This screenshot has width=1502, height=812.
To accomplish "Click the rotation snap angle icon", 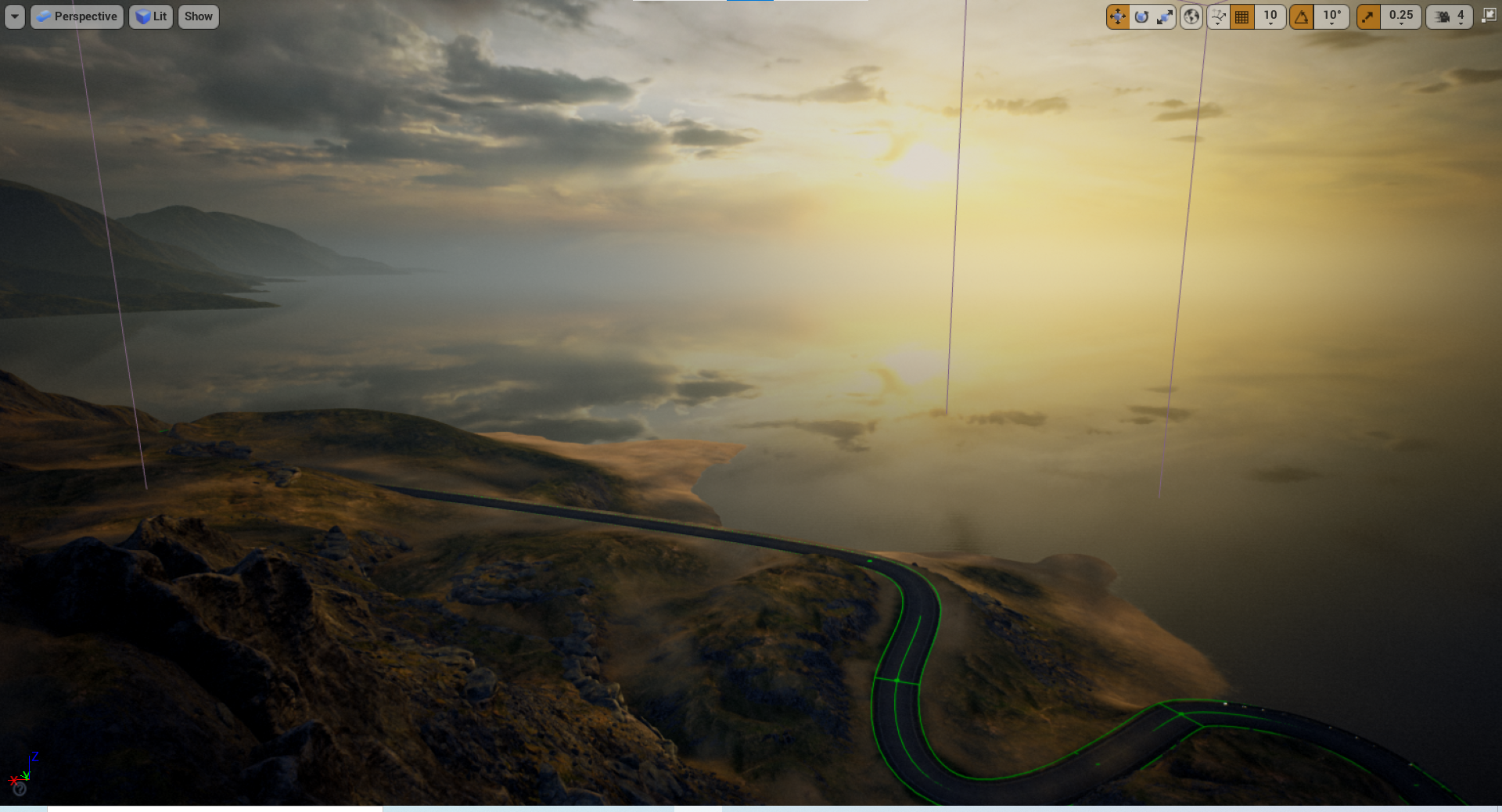I will (1303, 16).
